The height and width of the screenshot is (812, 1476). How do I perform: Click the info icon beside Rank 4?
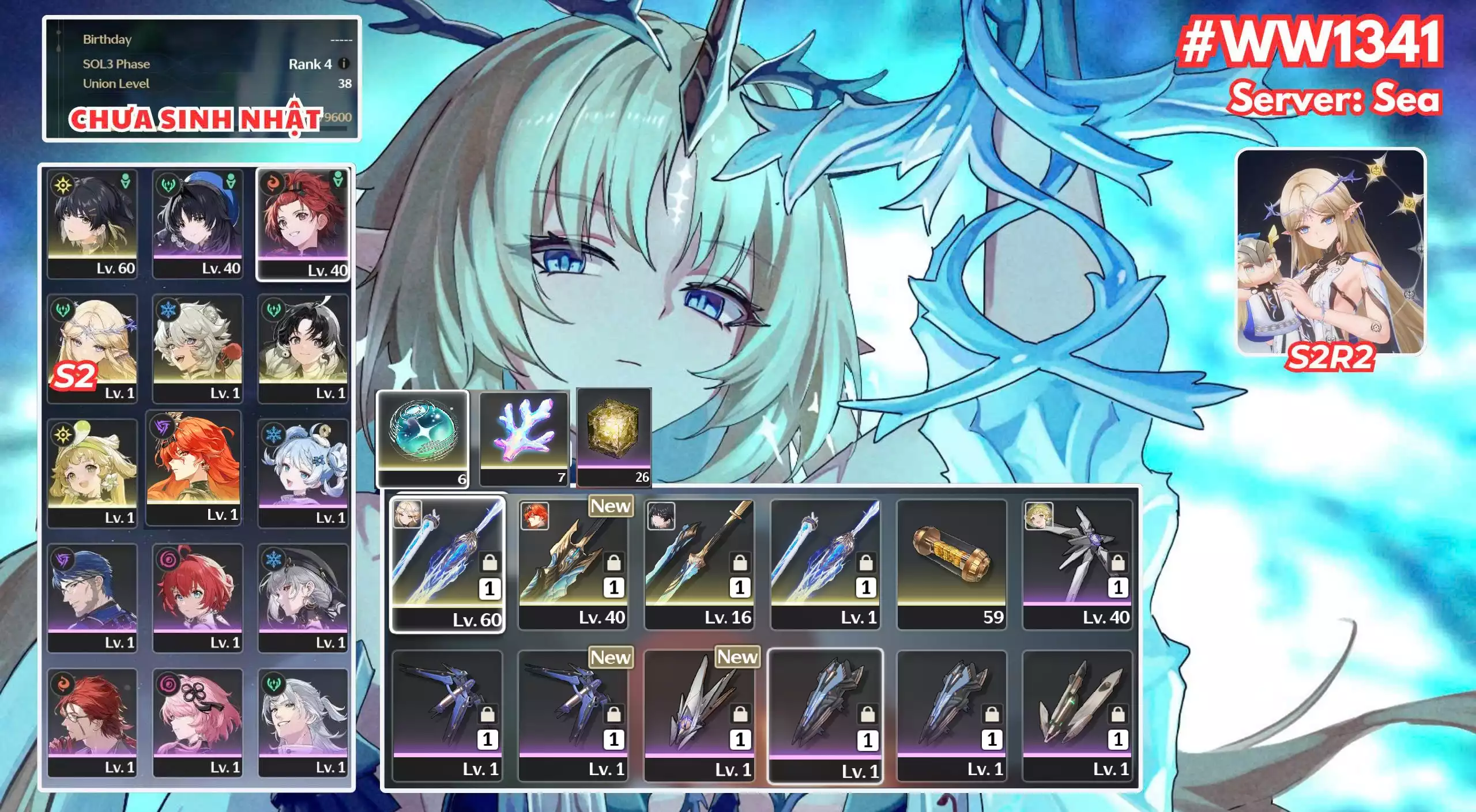(x=344, y=64)
